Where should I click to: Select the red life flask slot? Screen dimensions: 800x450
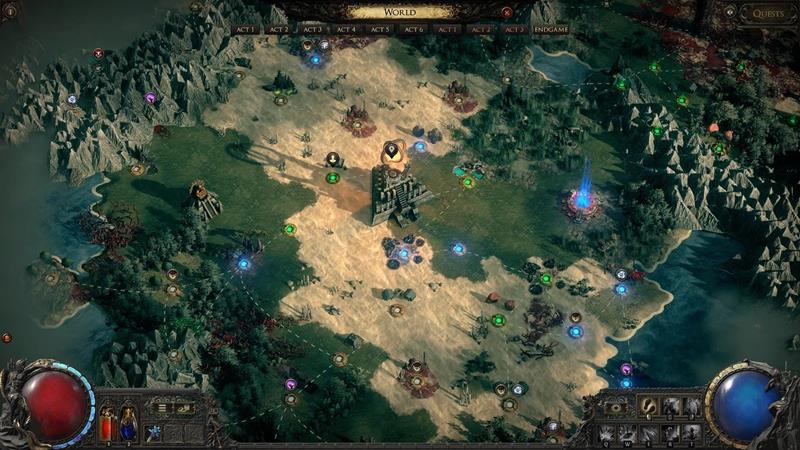click(x=108, y=422)
